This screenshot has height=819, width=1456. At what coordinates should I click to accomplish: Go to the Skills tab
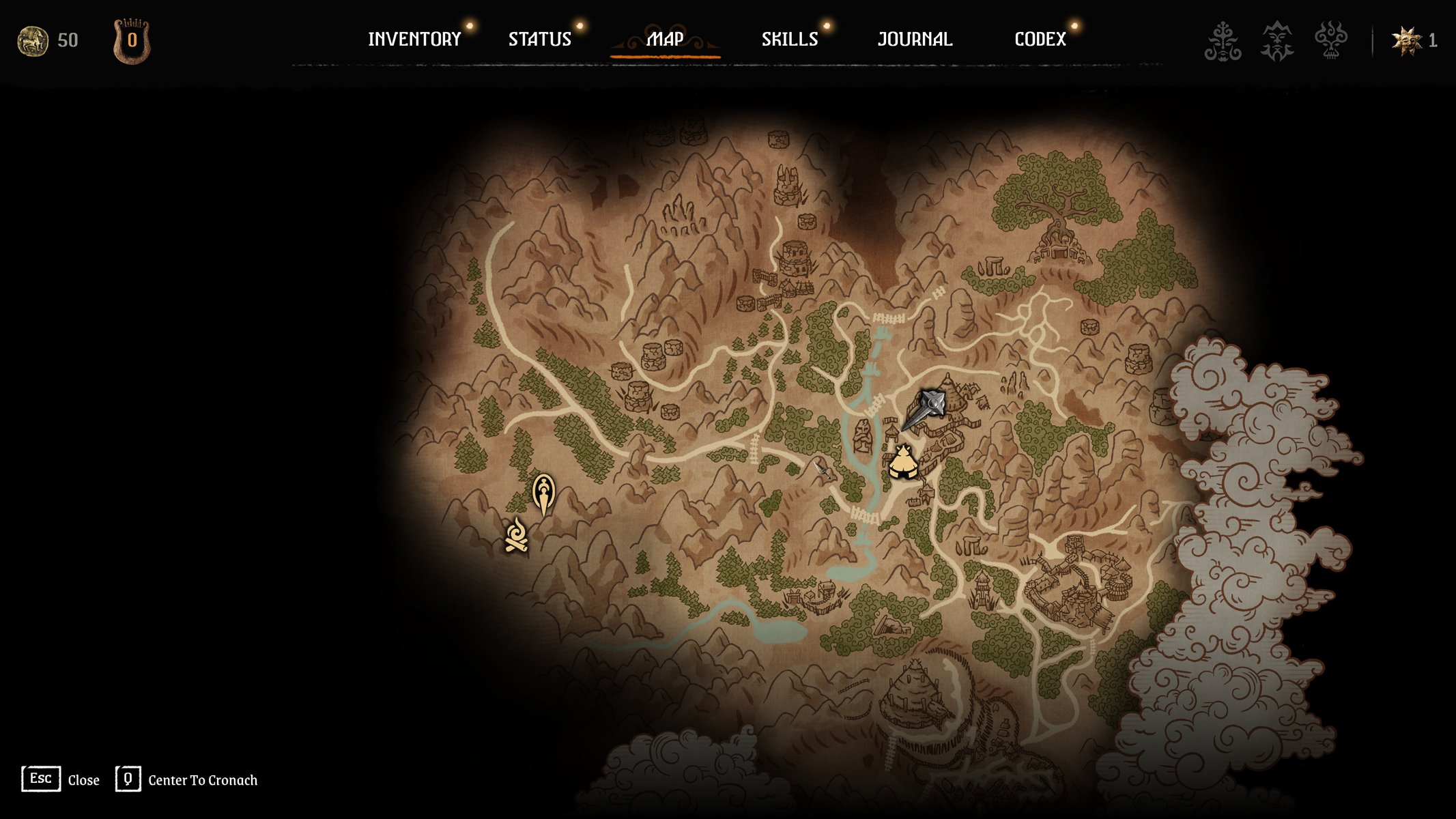pyautogui.click(x=790, y=40)
